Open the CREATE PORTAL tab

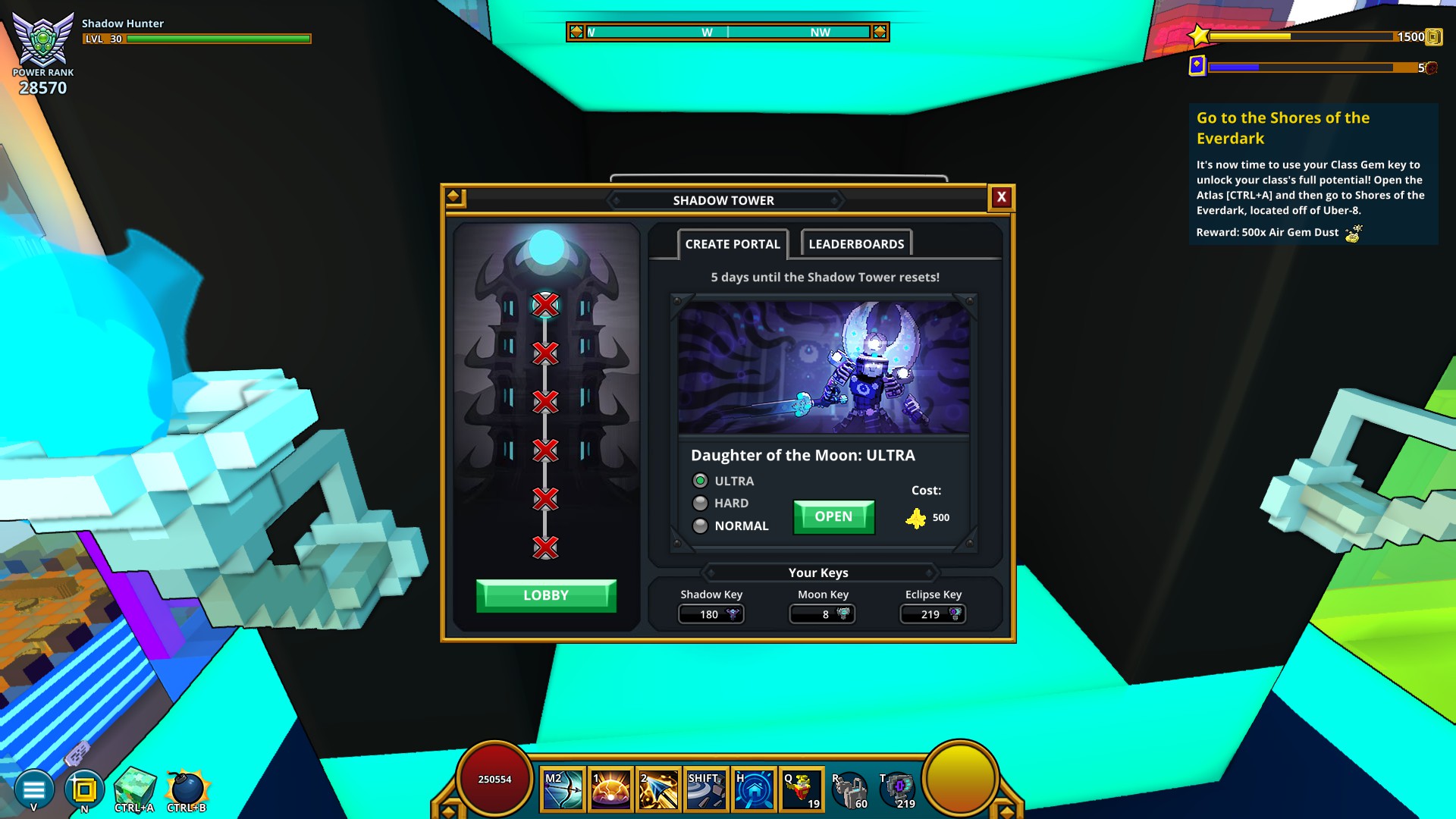click(x=732, y=243)
